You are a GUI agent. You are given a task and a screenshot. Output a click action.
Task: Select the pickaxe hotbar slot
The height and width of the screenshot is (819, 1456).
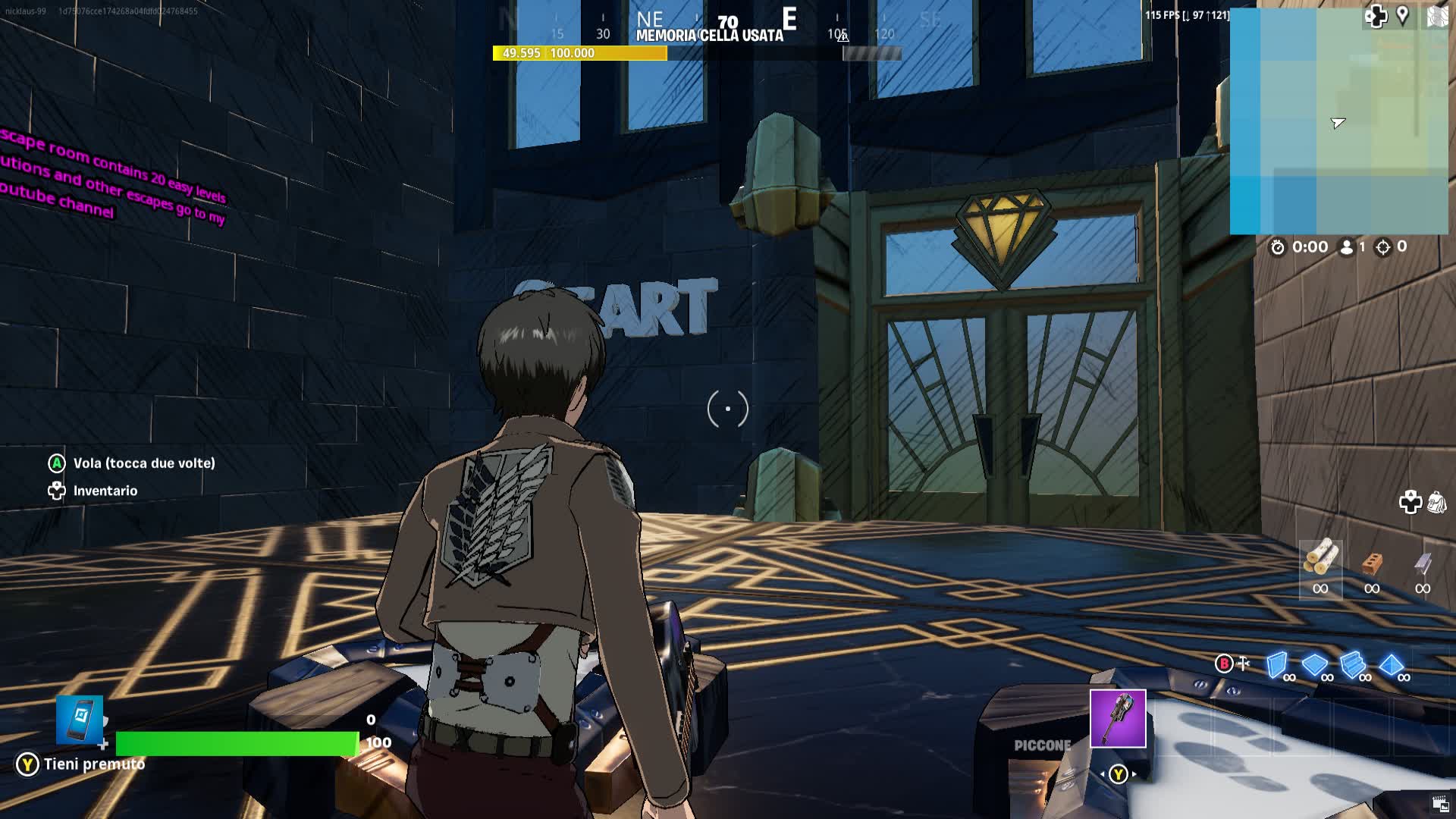click(1118, 718)
